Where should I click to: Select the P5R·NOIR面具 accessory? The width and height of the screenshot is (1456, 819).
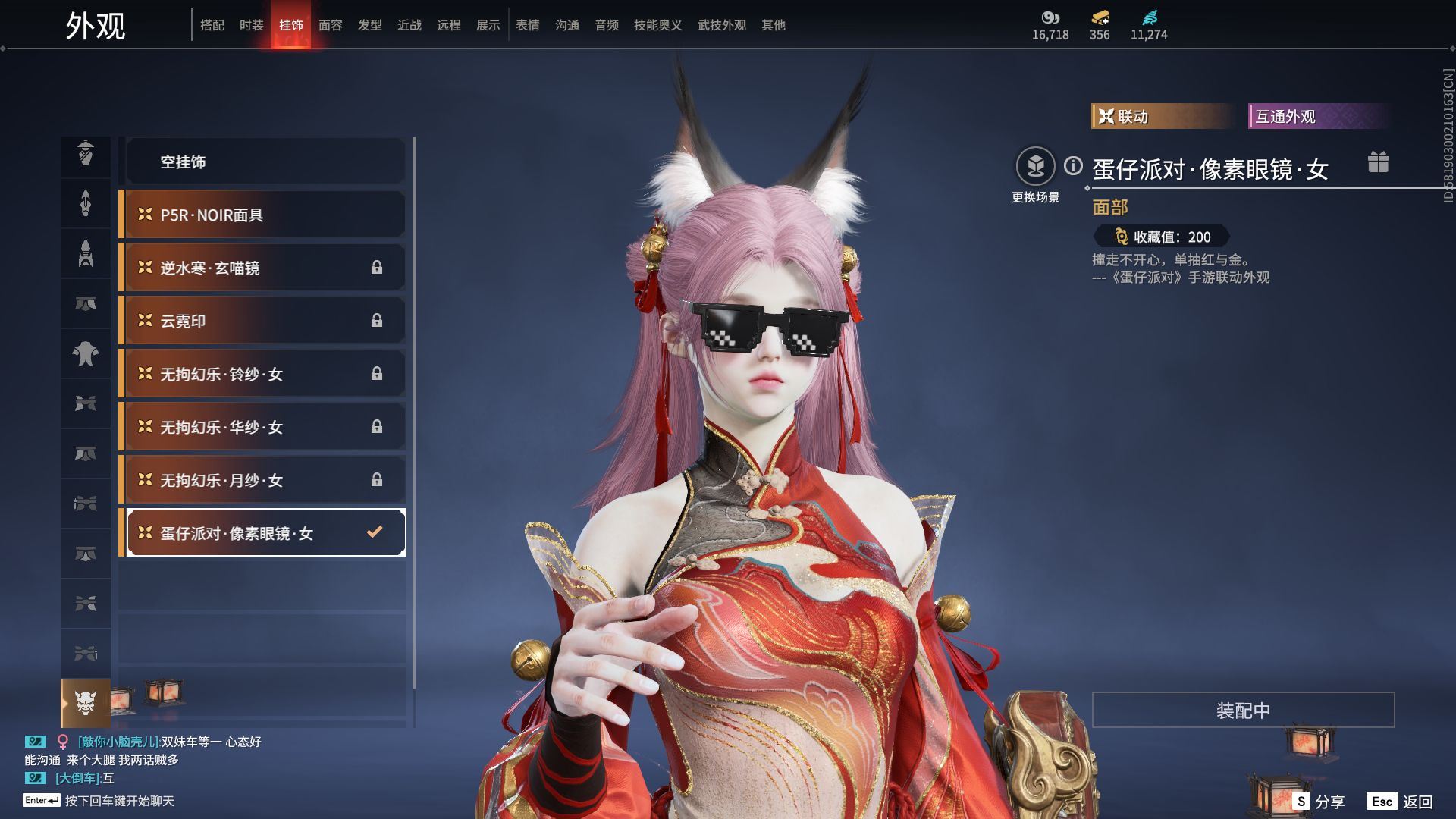264,215
